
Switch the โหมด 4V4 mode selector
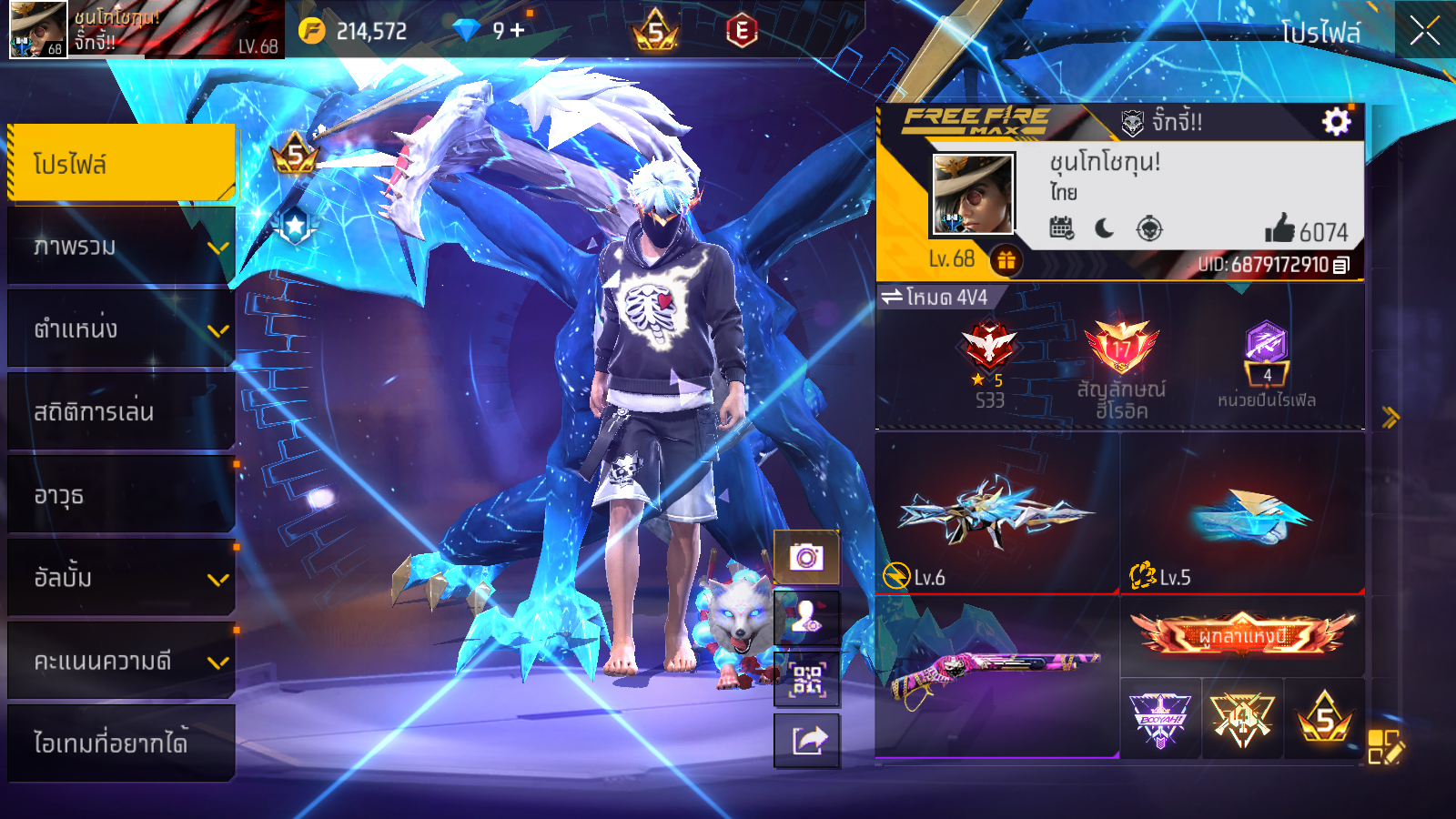tap(935, 298)
